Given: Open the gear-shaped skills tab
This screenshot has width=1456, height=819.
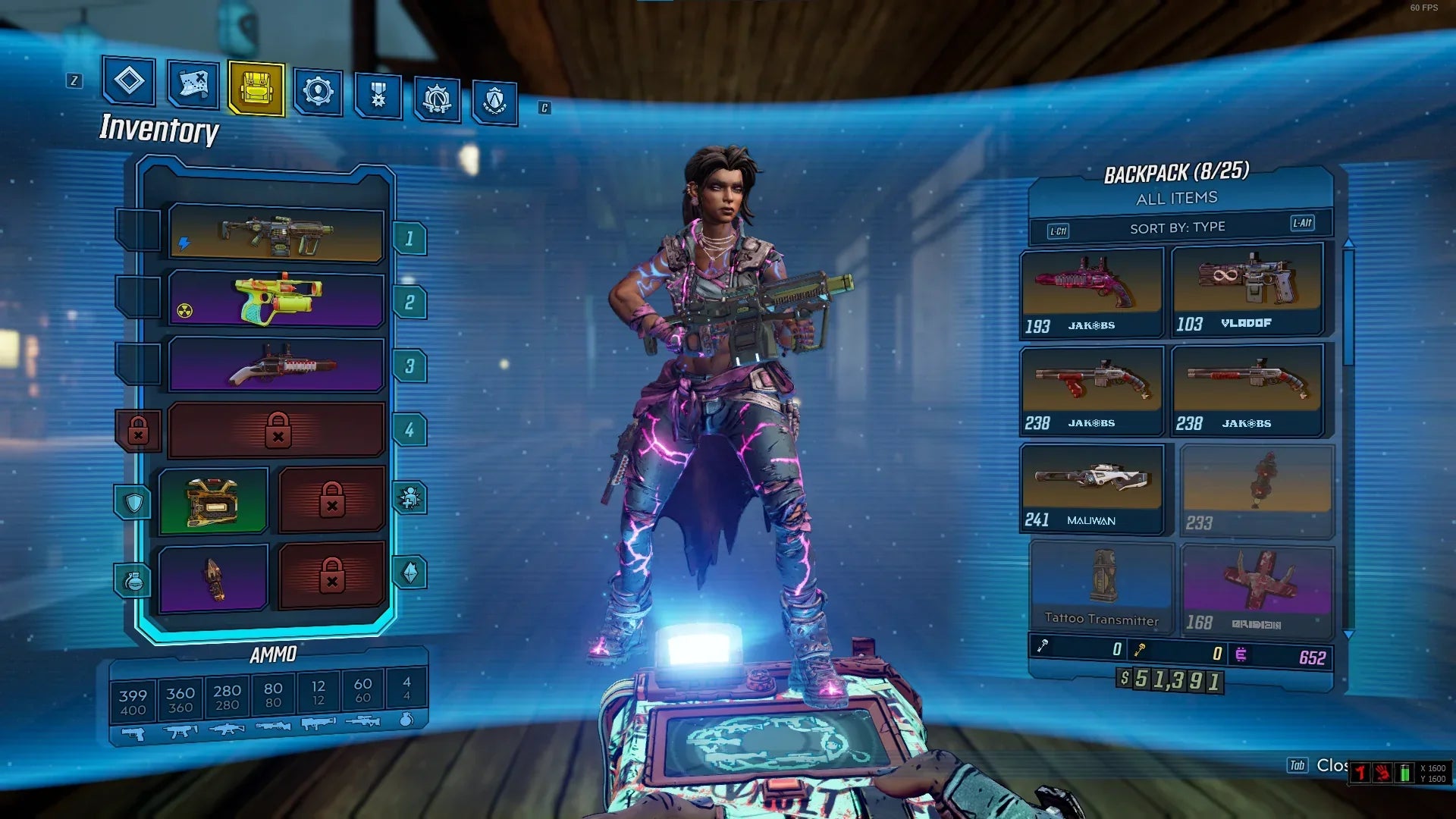Looking at the screenshot, I should tap(318, 93).
